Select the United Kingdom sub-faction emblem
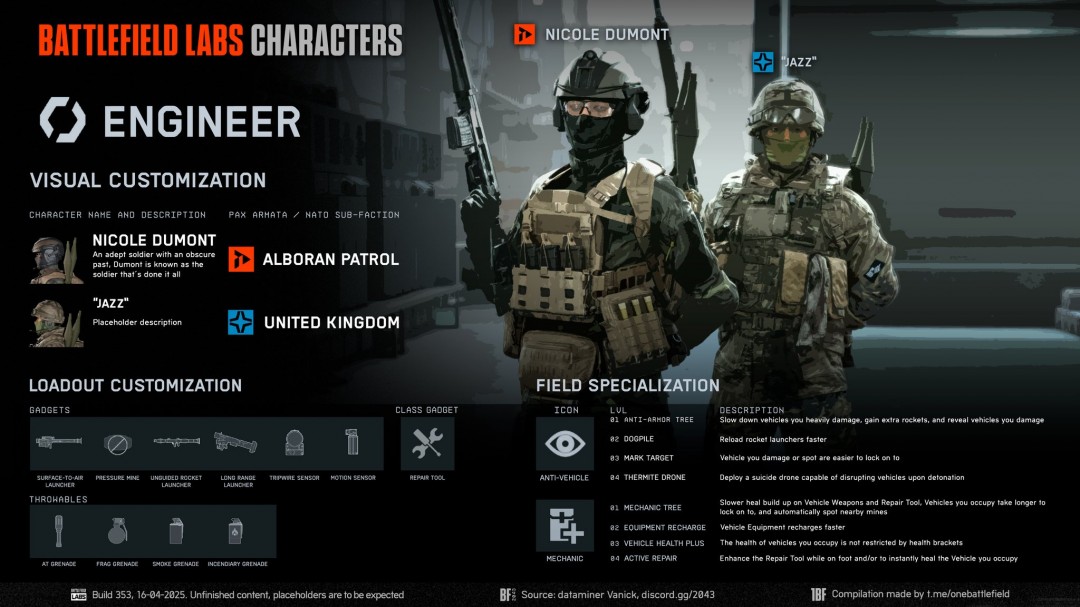This screenshot has width=1080, height=607. tap(241, 322)
